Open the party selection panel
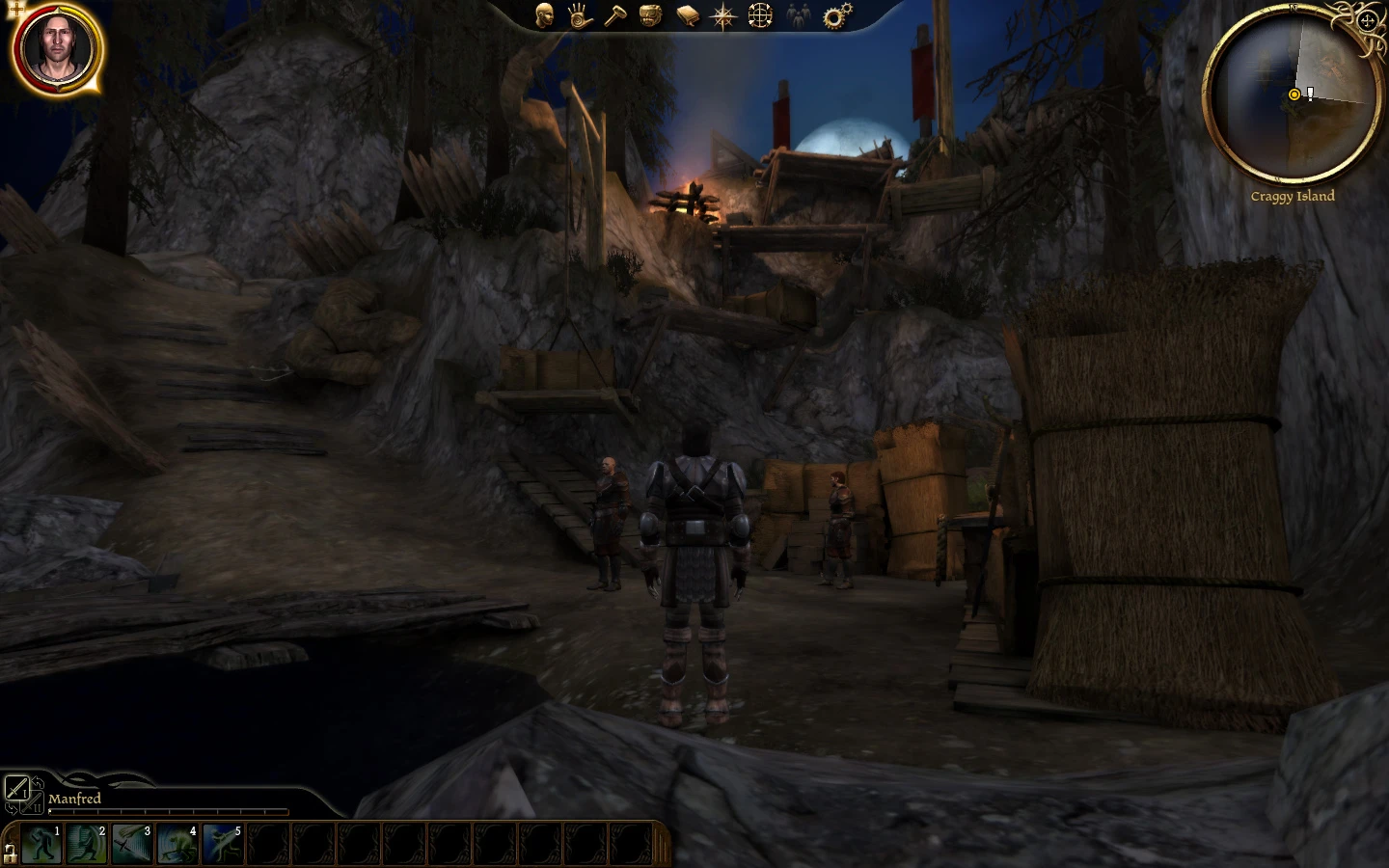Viewport: 1389px width, 868px height. click(799, 14)
